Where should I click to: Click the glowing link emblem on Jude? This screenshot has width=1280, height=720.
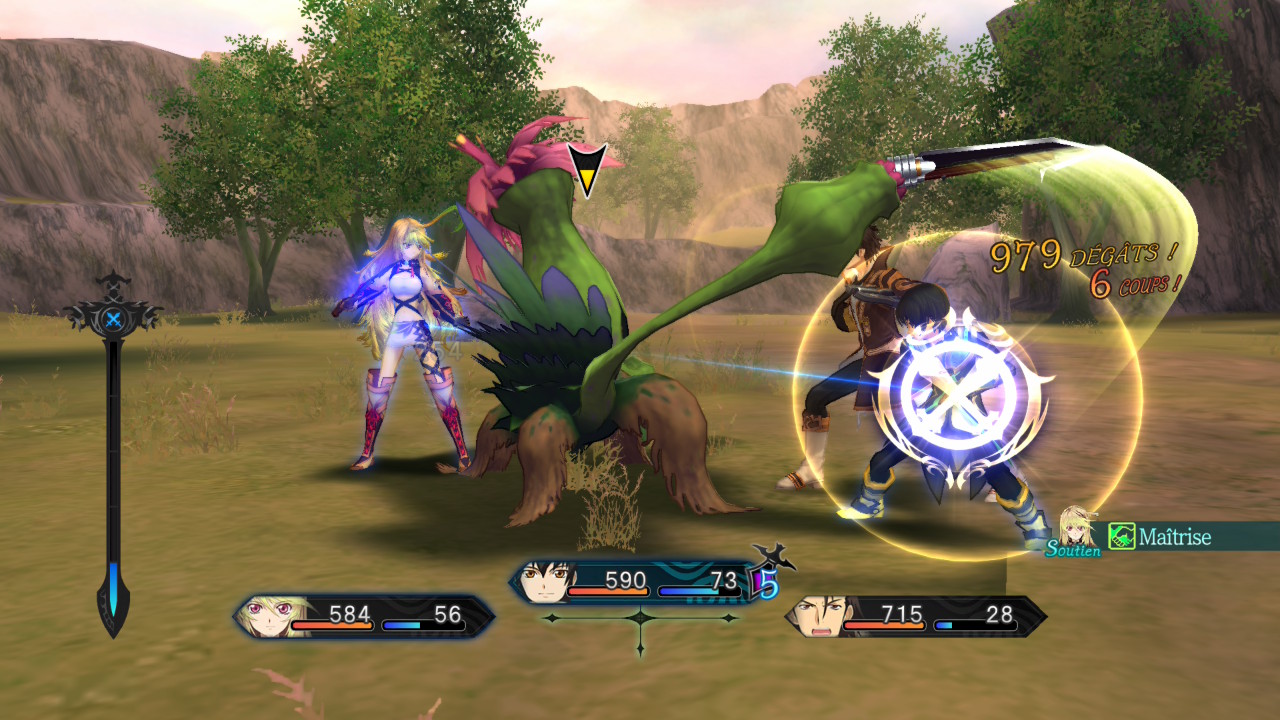[x=958, y=398]
